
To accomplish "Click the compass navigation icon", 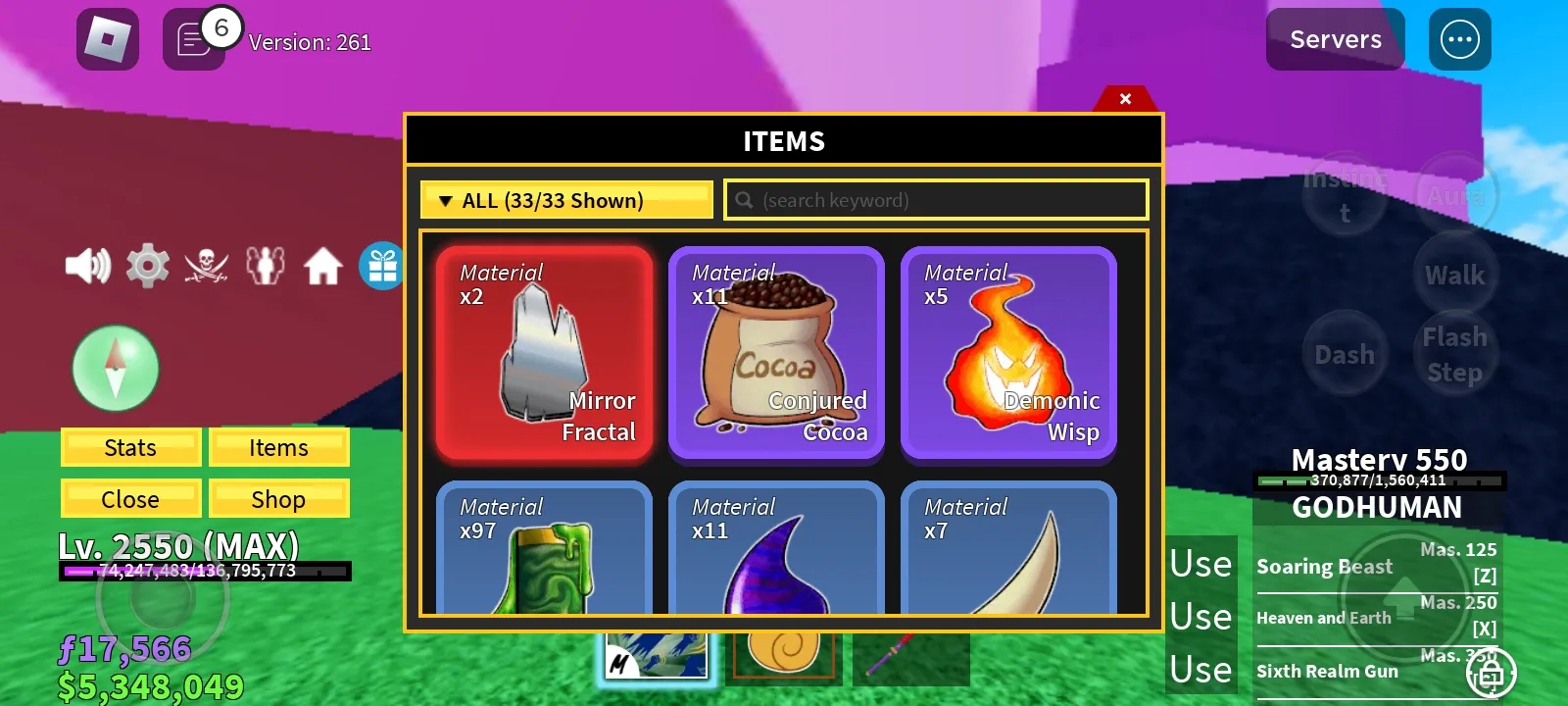I will (116, 368).
